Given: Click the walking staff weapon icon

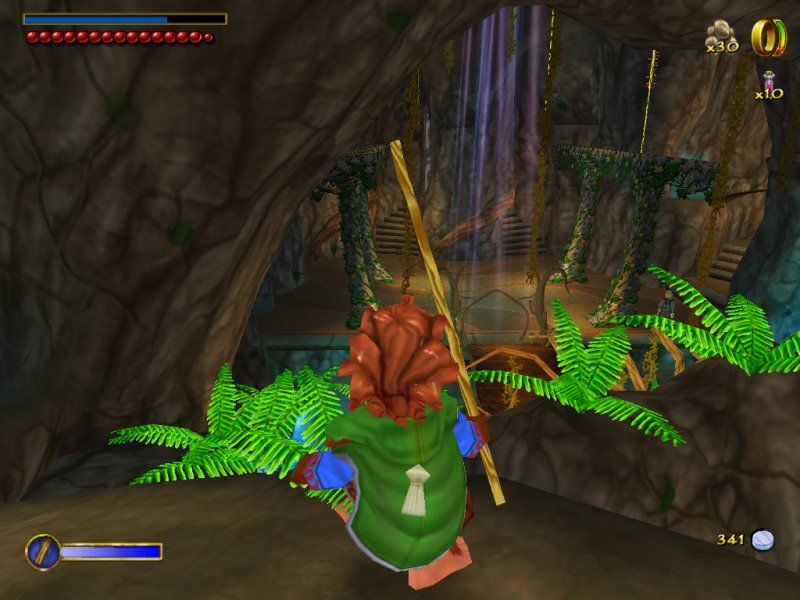Looking at the screenshot, I should [x=43, y=551].
